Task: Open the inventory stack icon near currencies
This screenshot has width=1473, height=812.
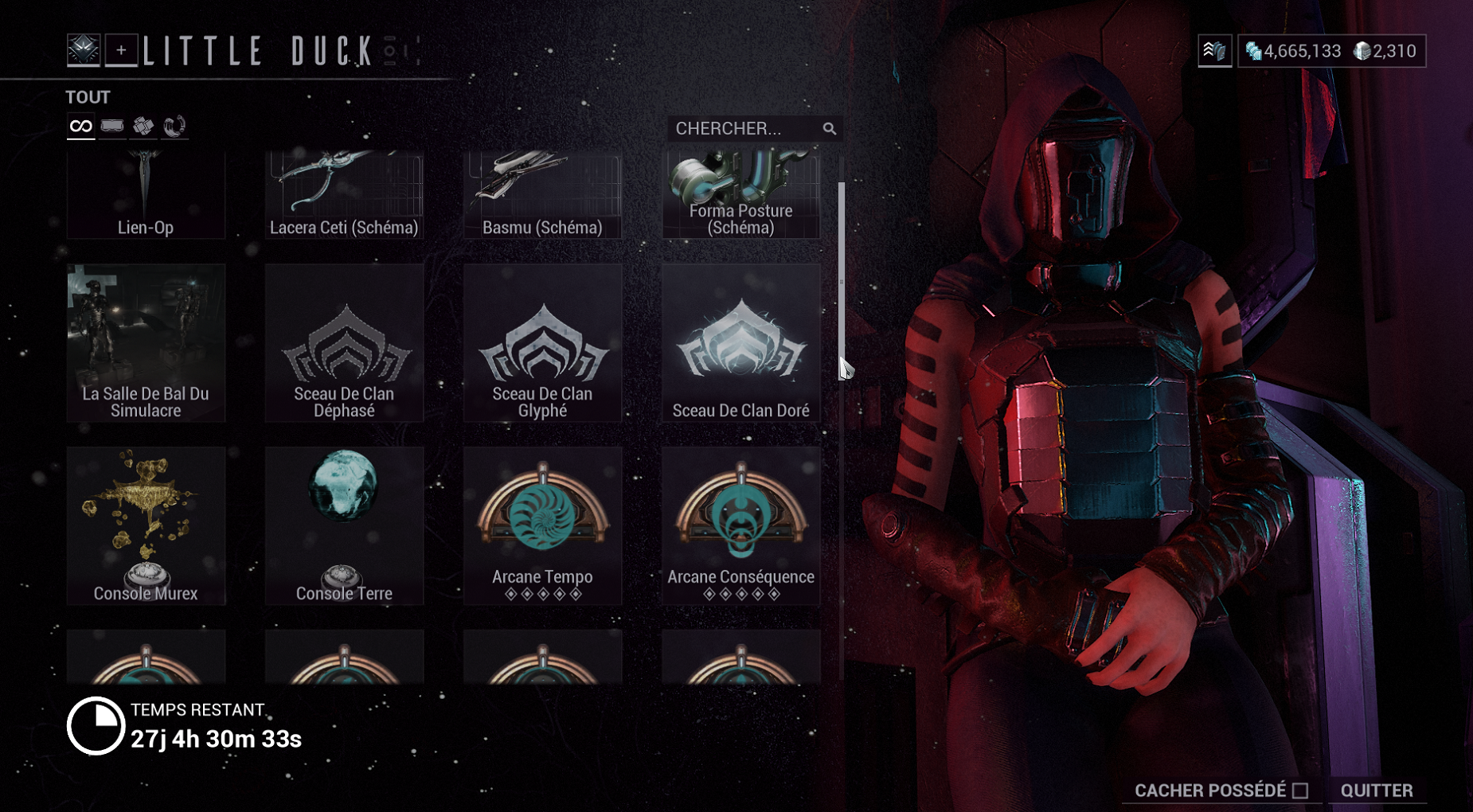Action: tap(1215, 52)
